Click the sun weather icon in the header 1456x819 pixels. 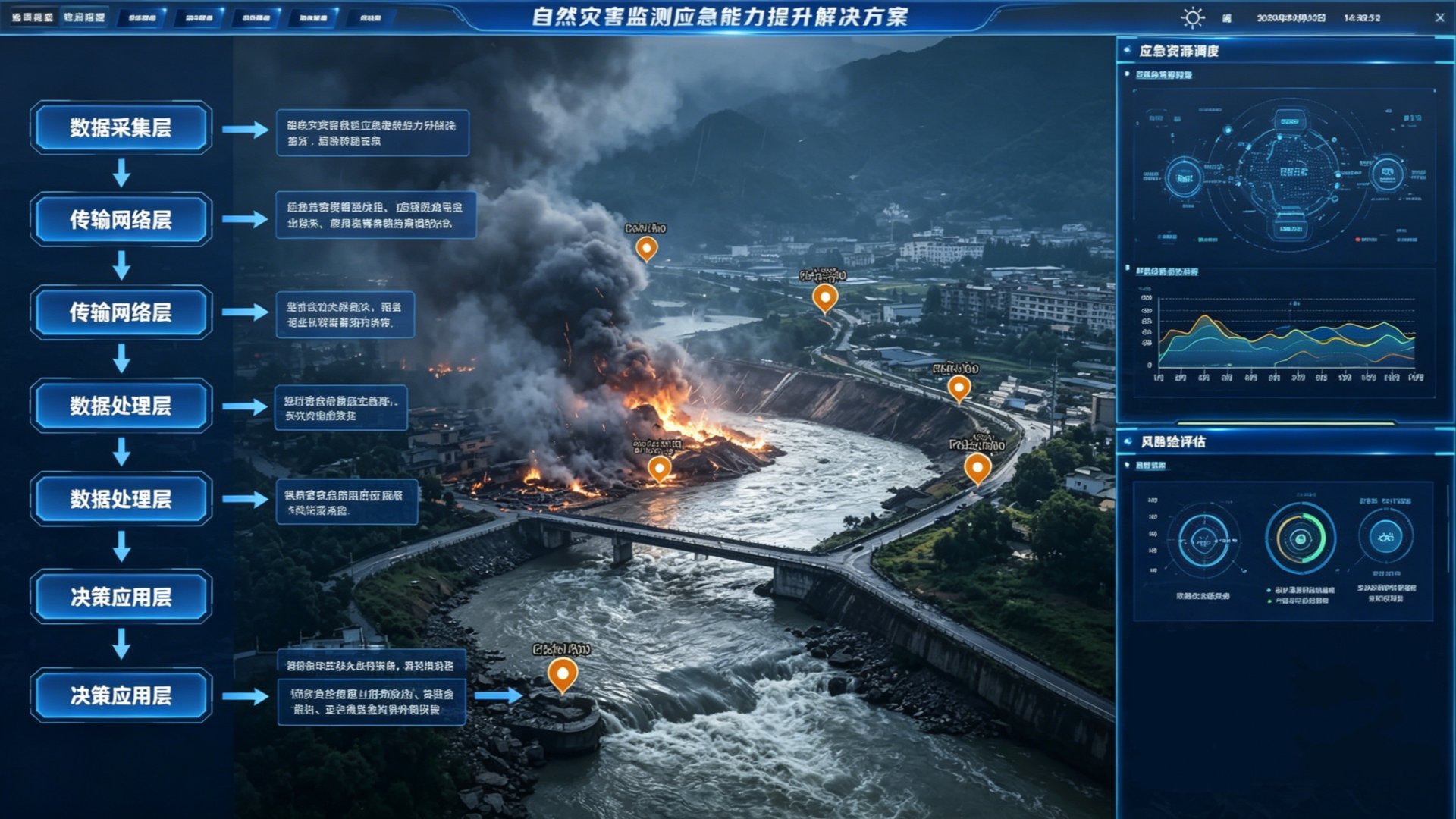pos(1192,17)
